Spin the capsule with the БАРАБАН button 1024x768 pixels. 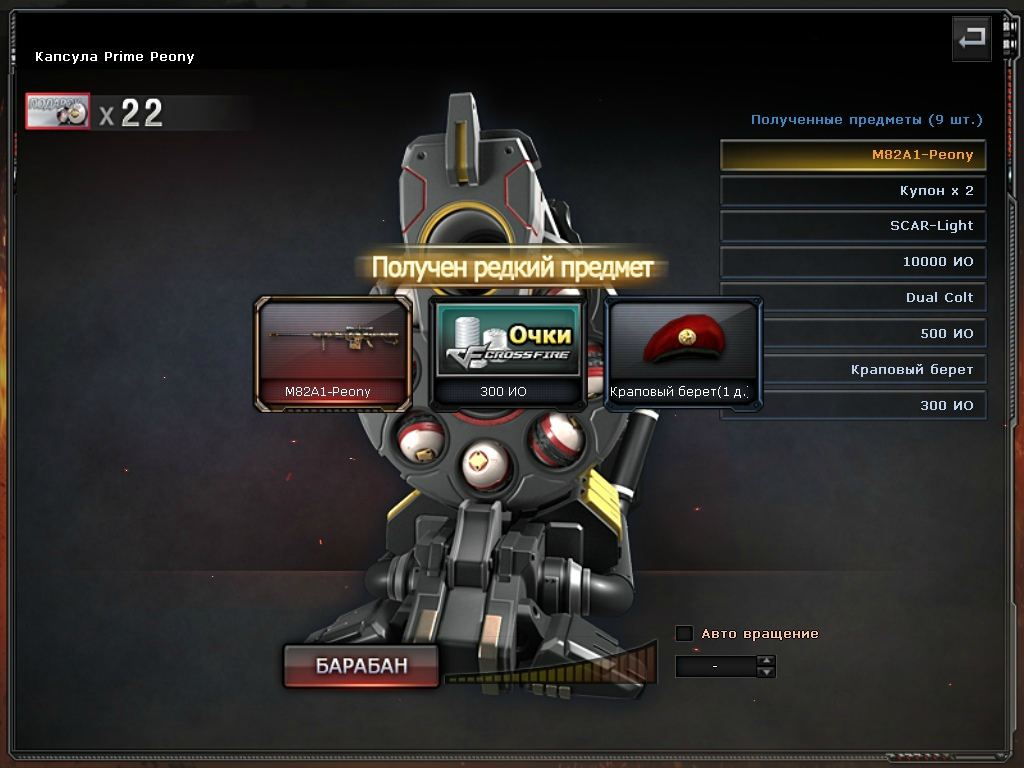(x=361, y=666)
